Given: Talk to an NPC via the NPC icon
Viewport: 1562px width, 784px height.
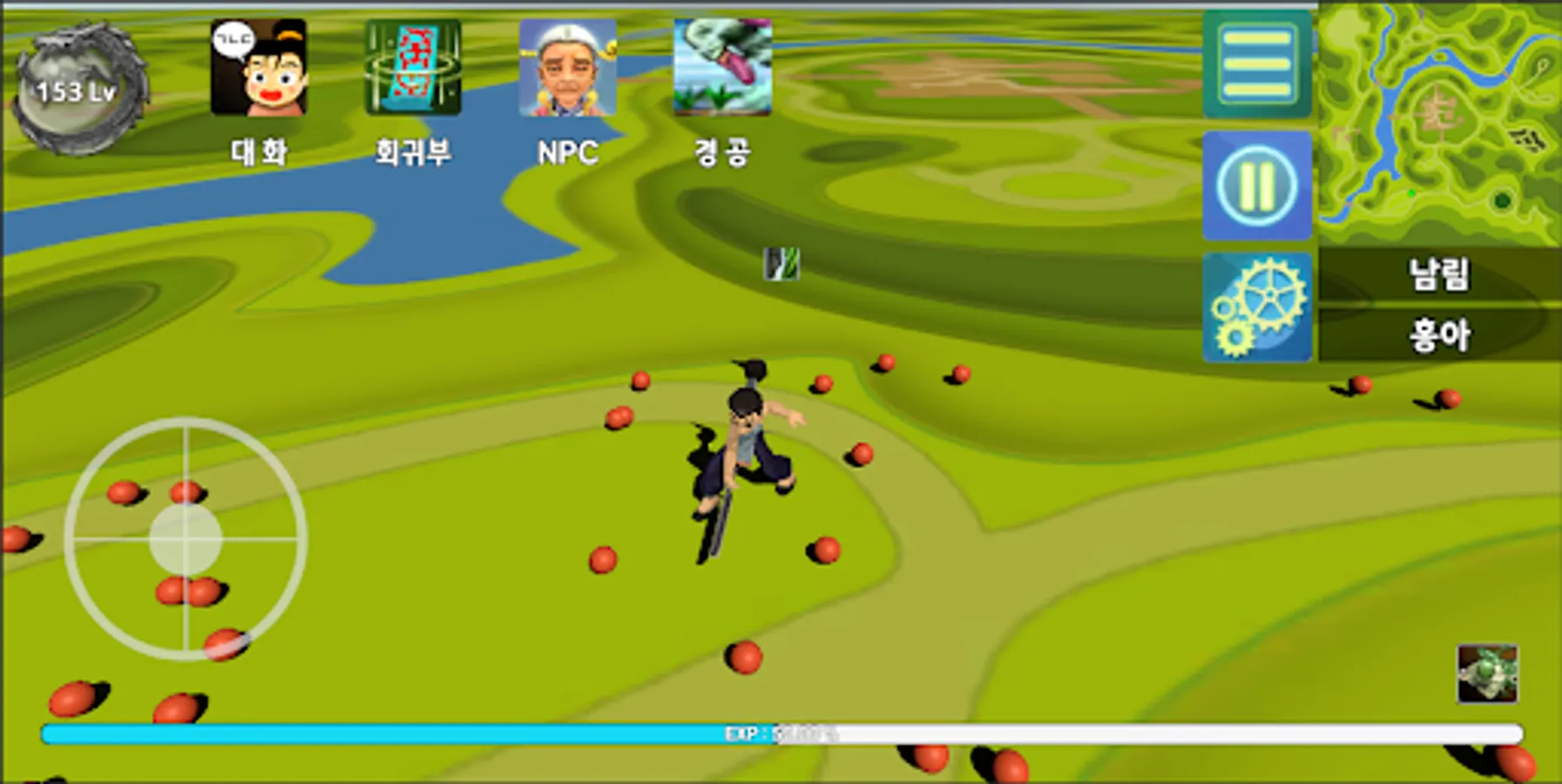Looking at the screenshot, I should (x=571, y=70).
